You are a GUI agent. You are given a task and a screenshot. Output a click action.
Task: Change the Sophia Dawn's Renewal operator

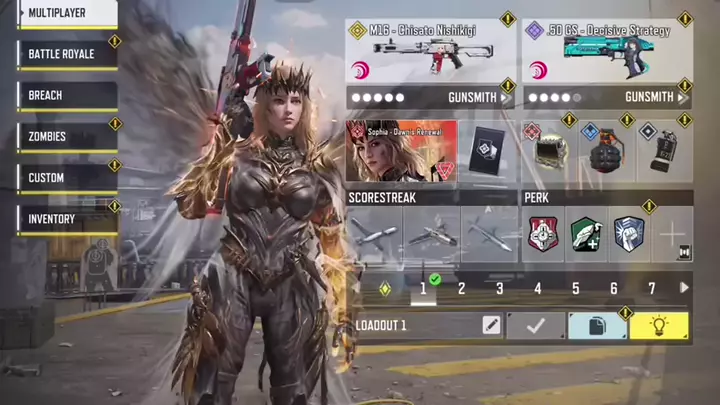(401, 151)
